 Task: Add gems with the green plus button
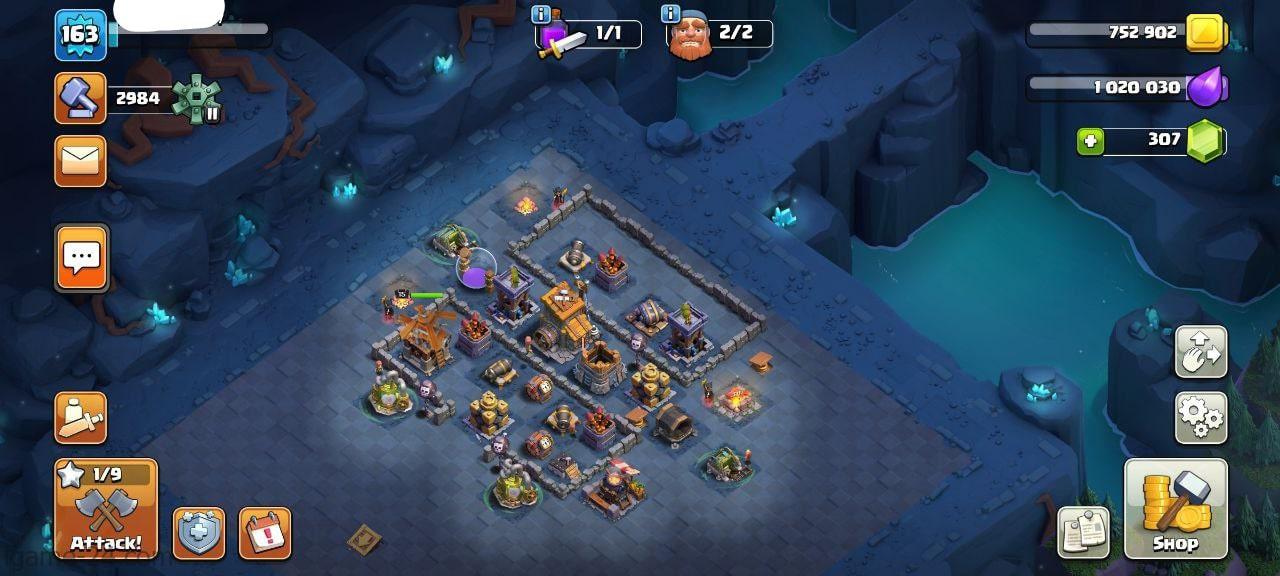point(1090,142)
